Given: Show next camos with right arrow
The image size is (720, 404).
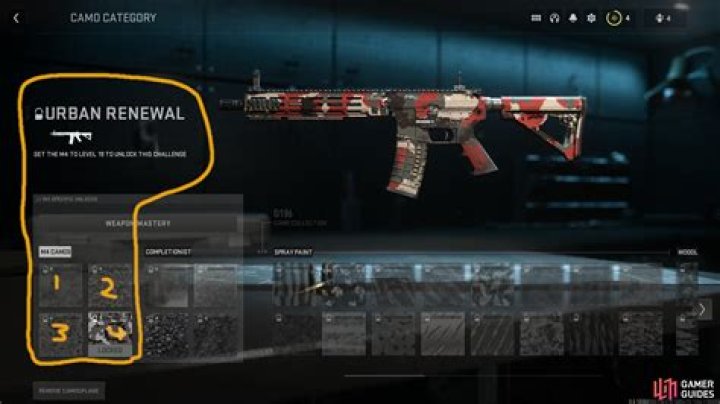Looking at the screenshot, I should [702, 310].
